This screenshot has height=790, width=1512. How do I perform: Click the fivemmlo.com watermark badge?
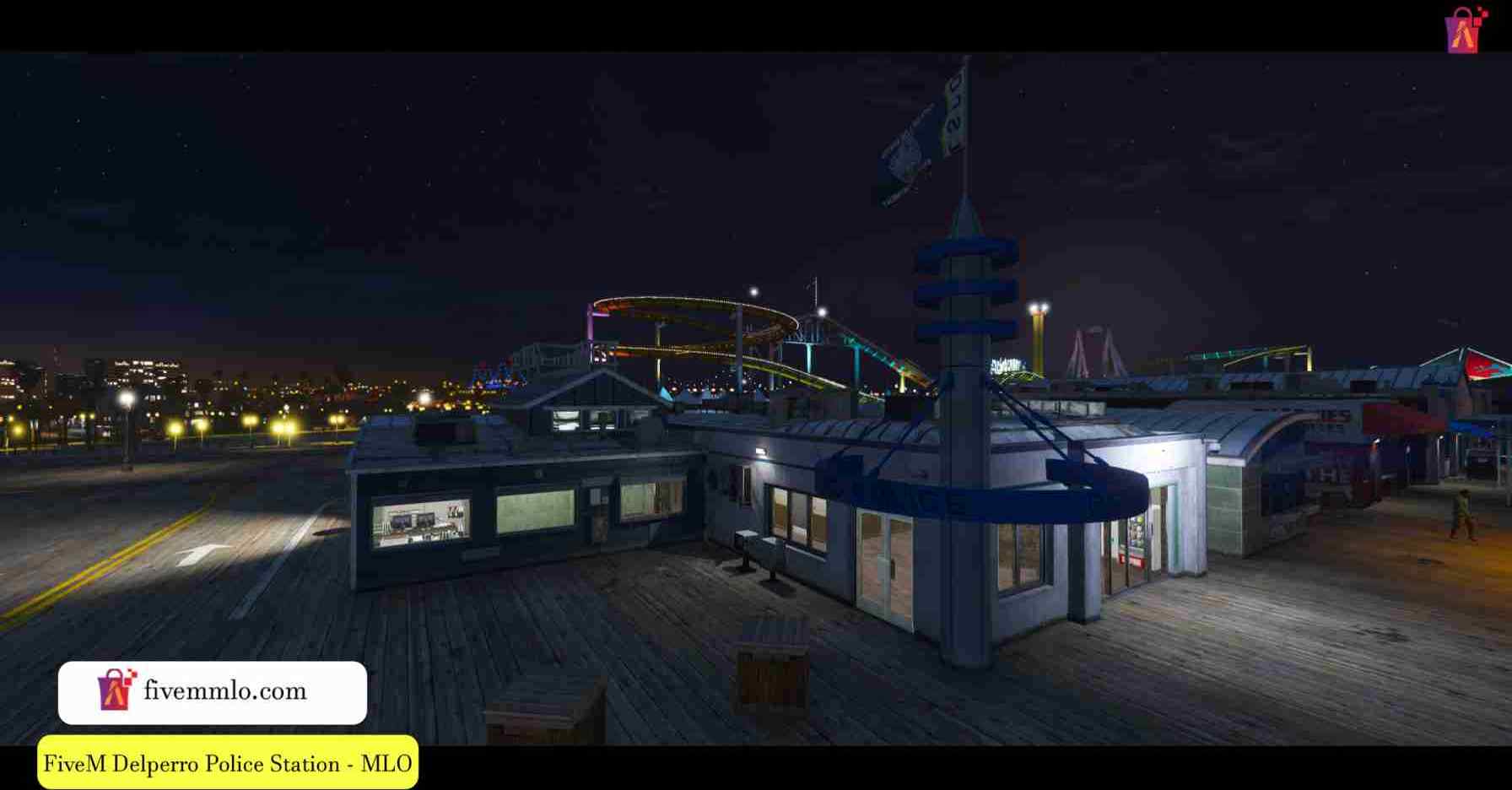tap(212, 692)
